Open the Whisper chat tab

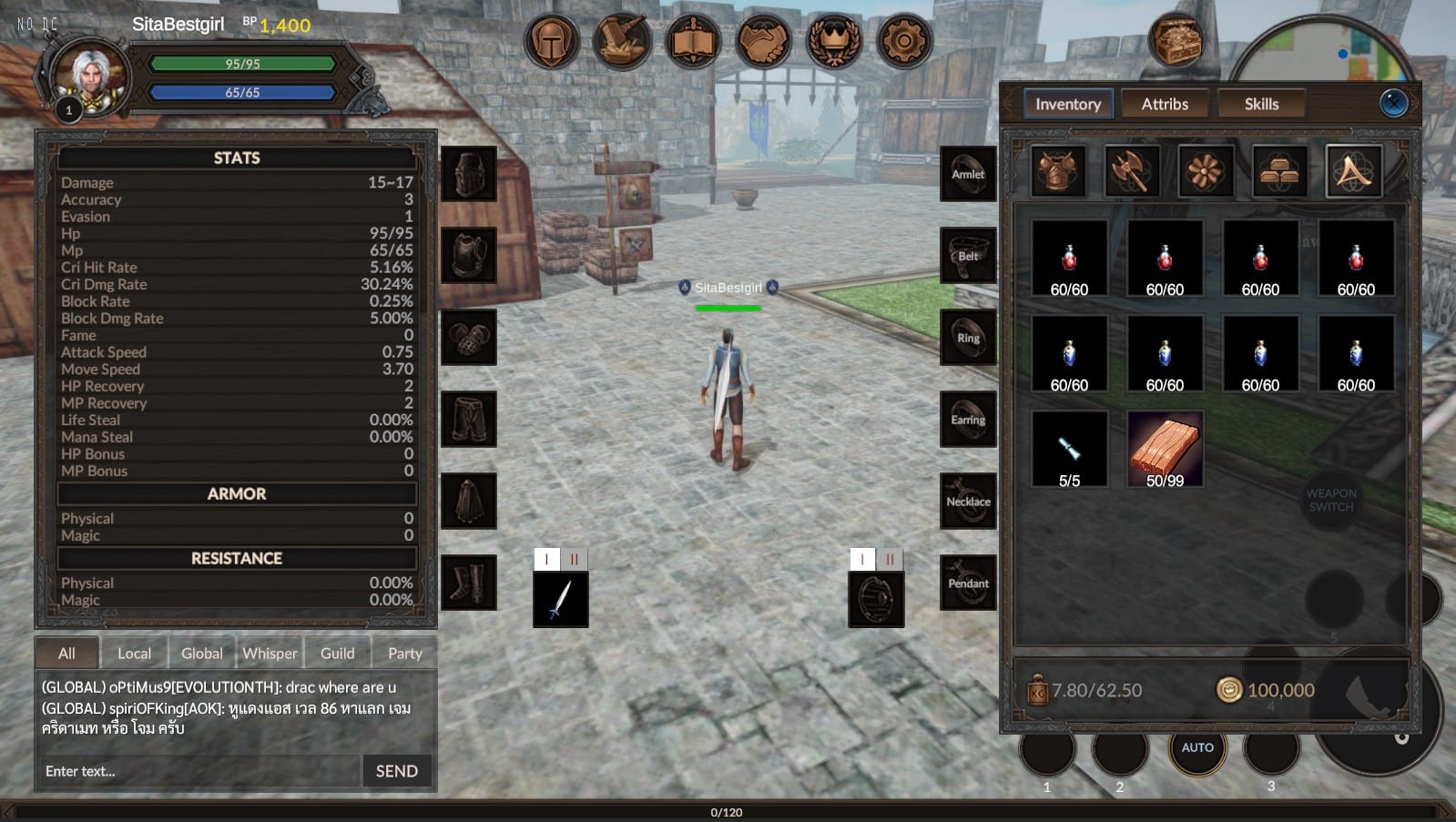(x=270, y=653)
